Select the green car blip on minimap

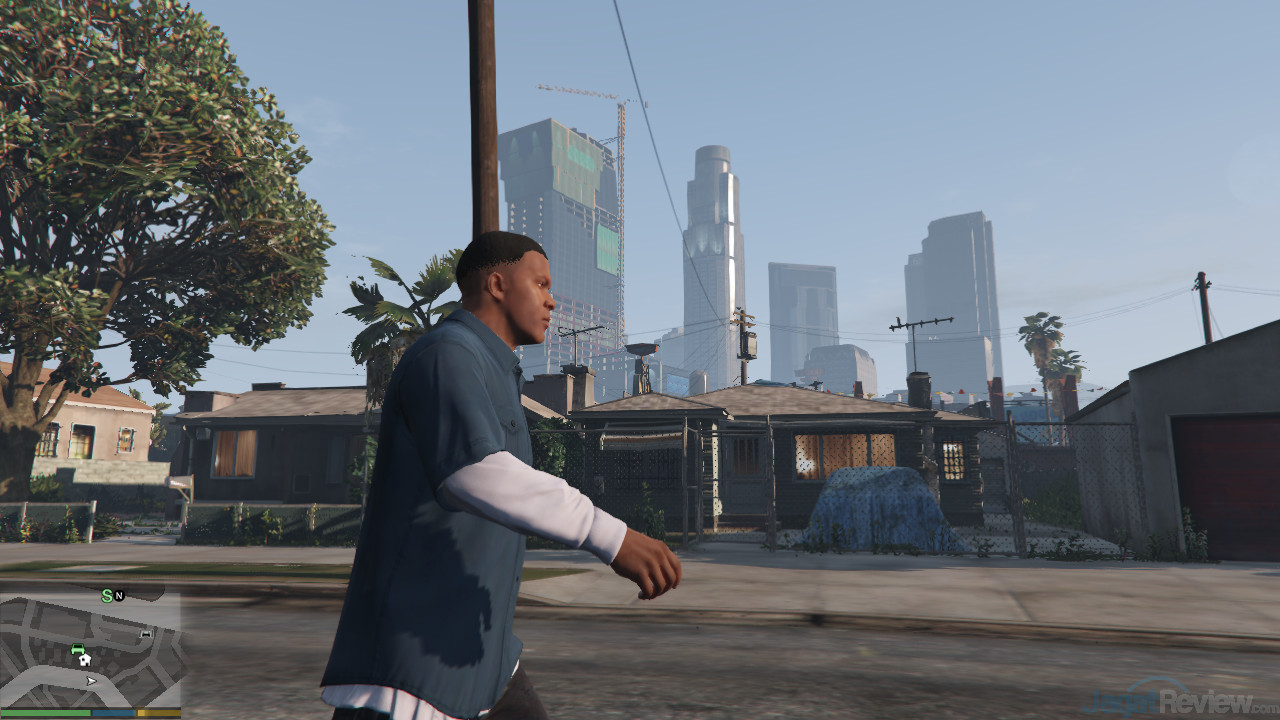(x=78, y=648)
